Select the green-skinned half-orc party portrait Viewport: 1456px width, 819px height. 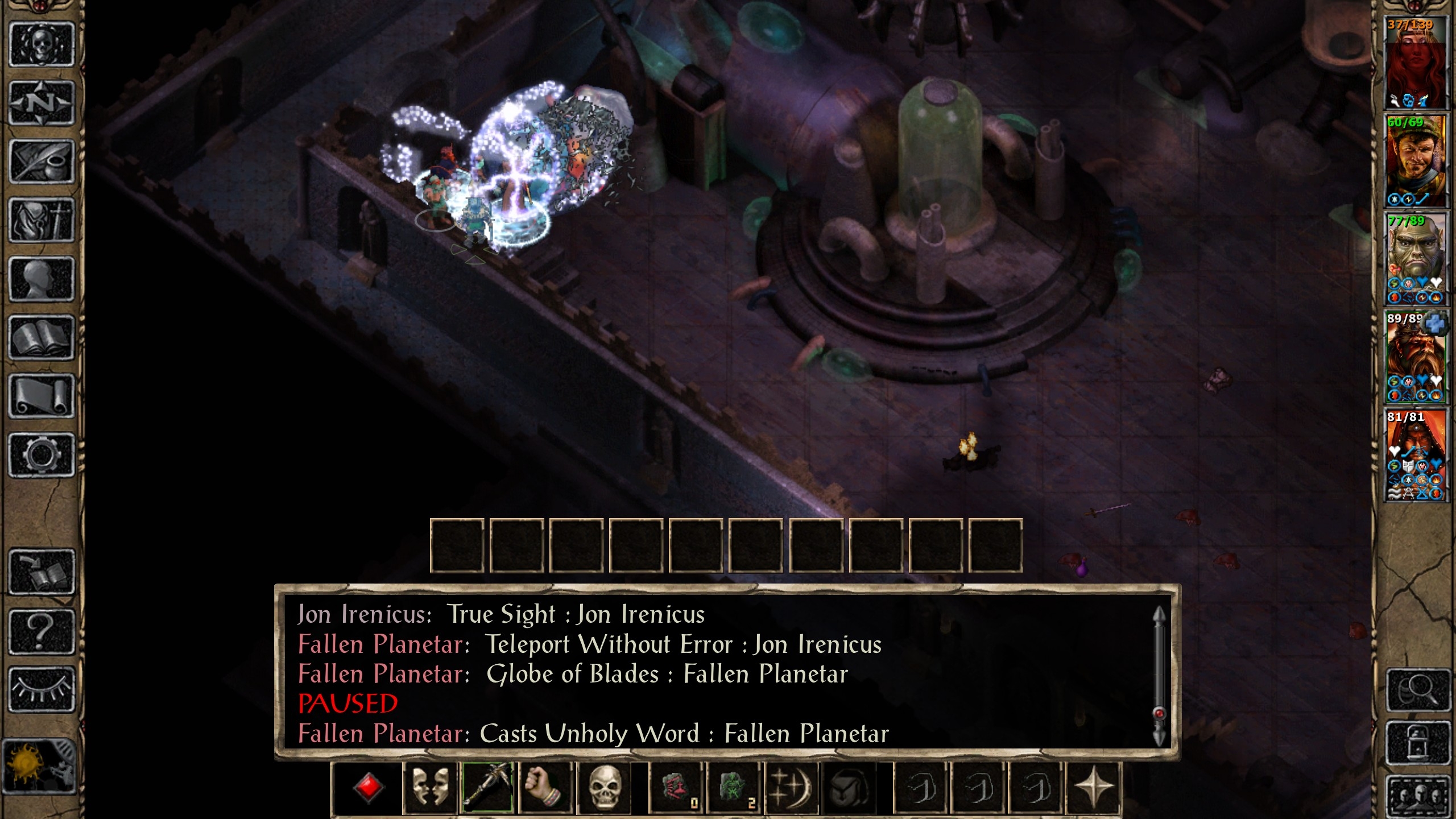[x=1414, y=259]
